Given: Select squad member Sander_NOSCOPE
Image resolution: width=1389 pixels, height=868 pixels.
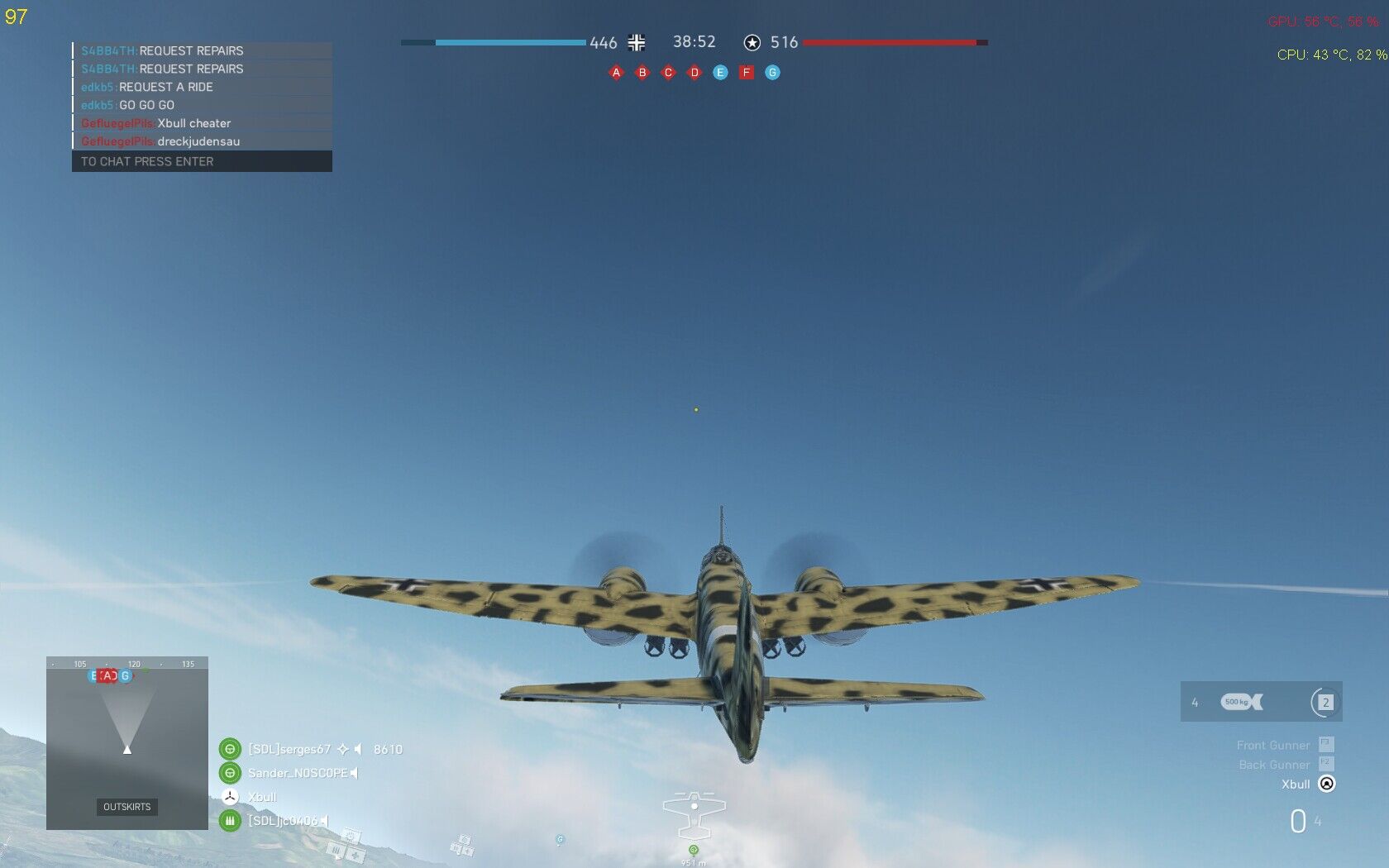Looking at the screenshot, I should 297,773.
